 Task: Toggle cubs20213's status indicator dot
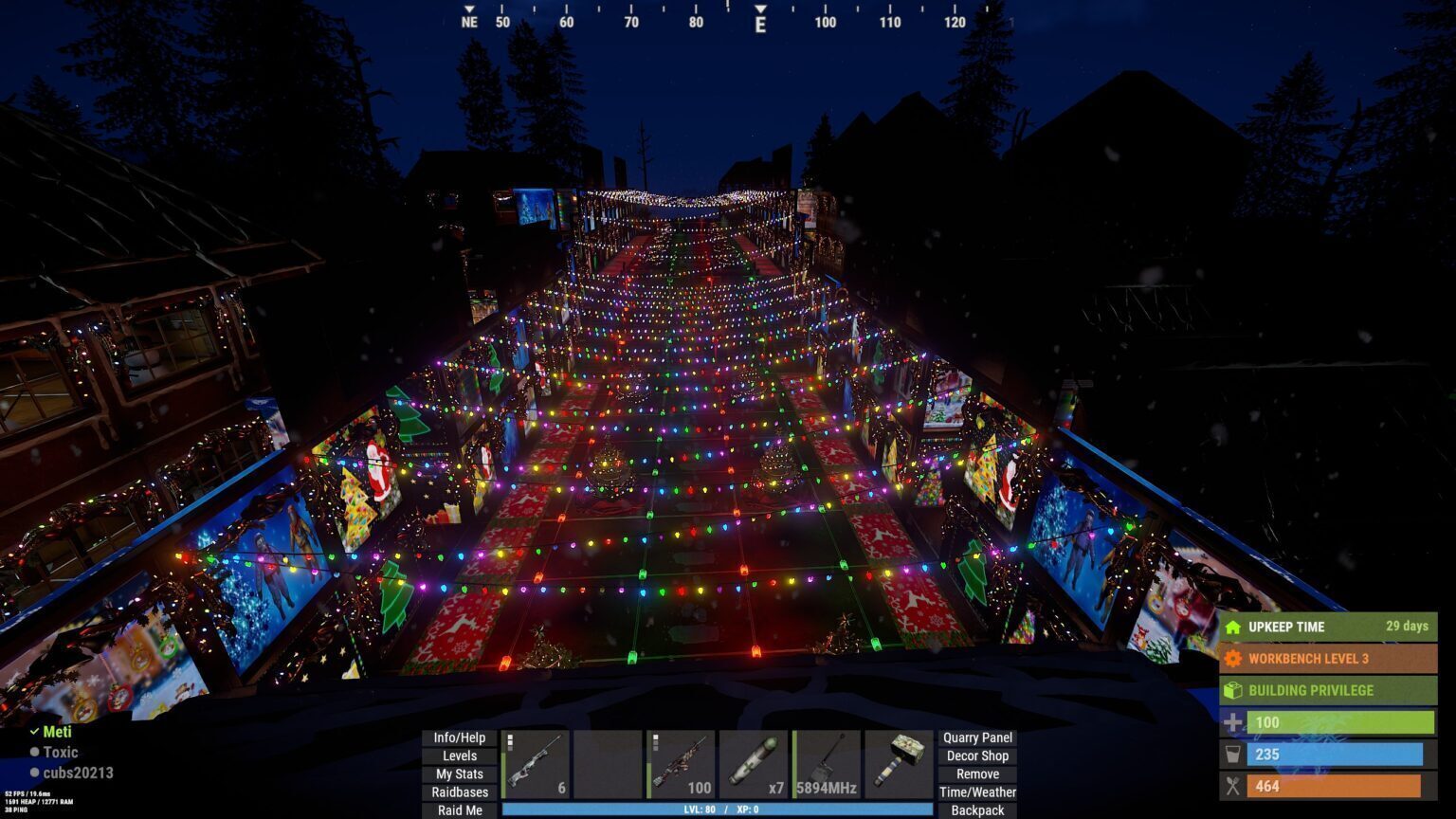pos(34,773)
